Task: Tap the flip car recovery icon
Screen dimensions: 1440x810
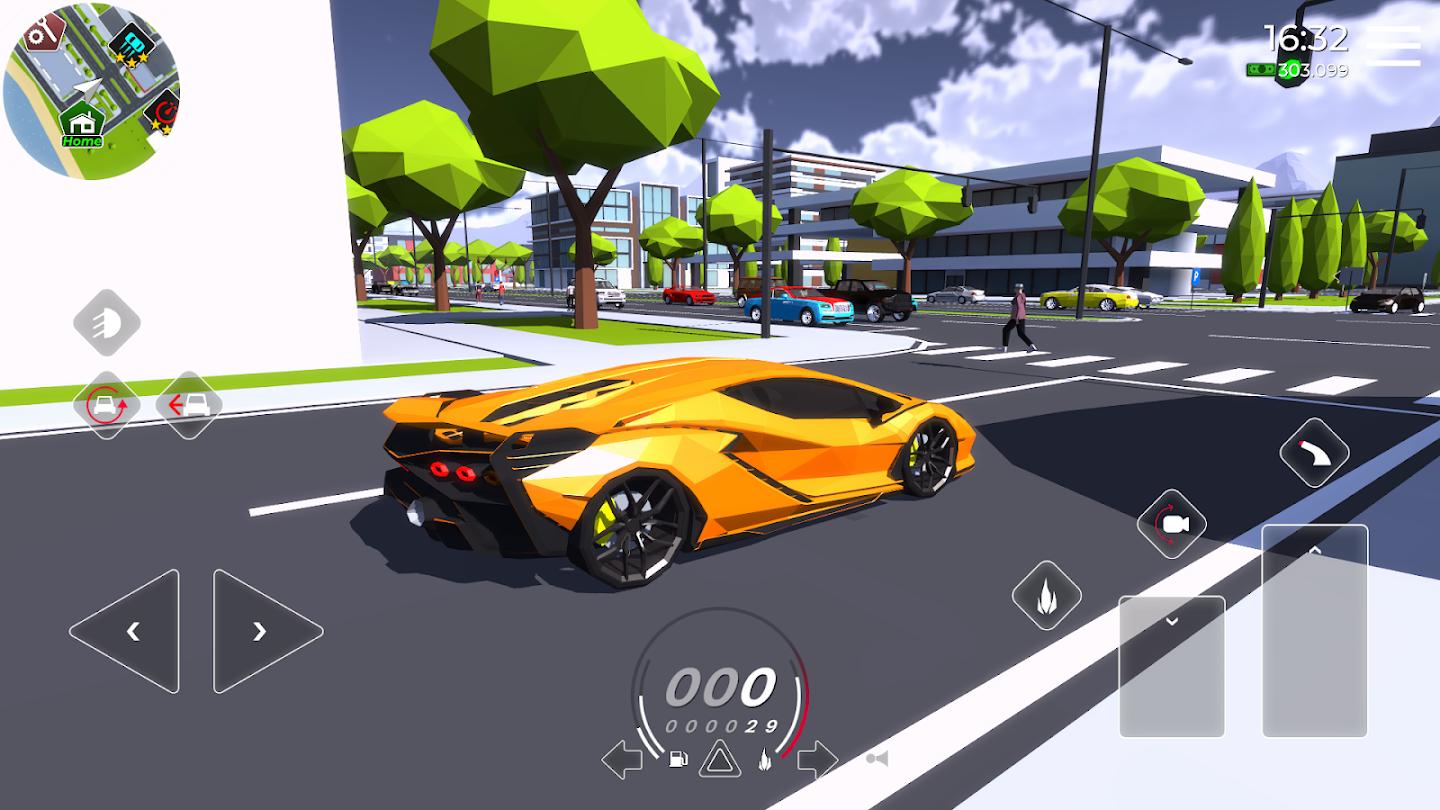Action: click(x=108, y=404)
